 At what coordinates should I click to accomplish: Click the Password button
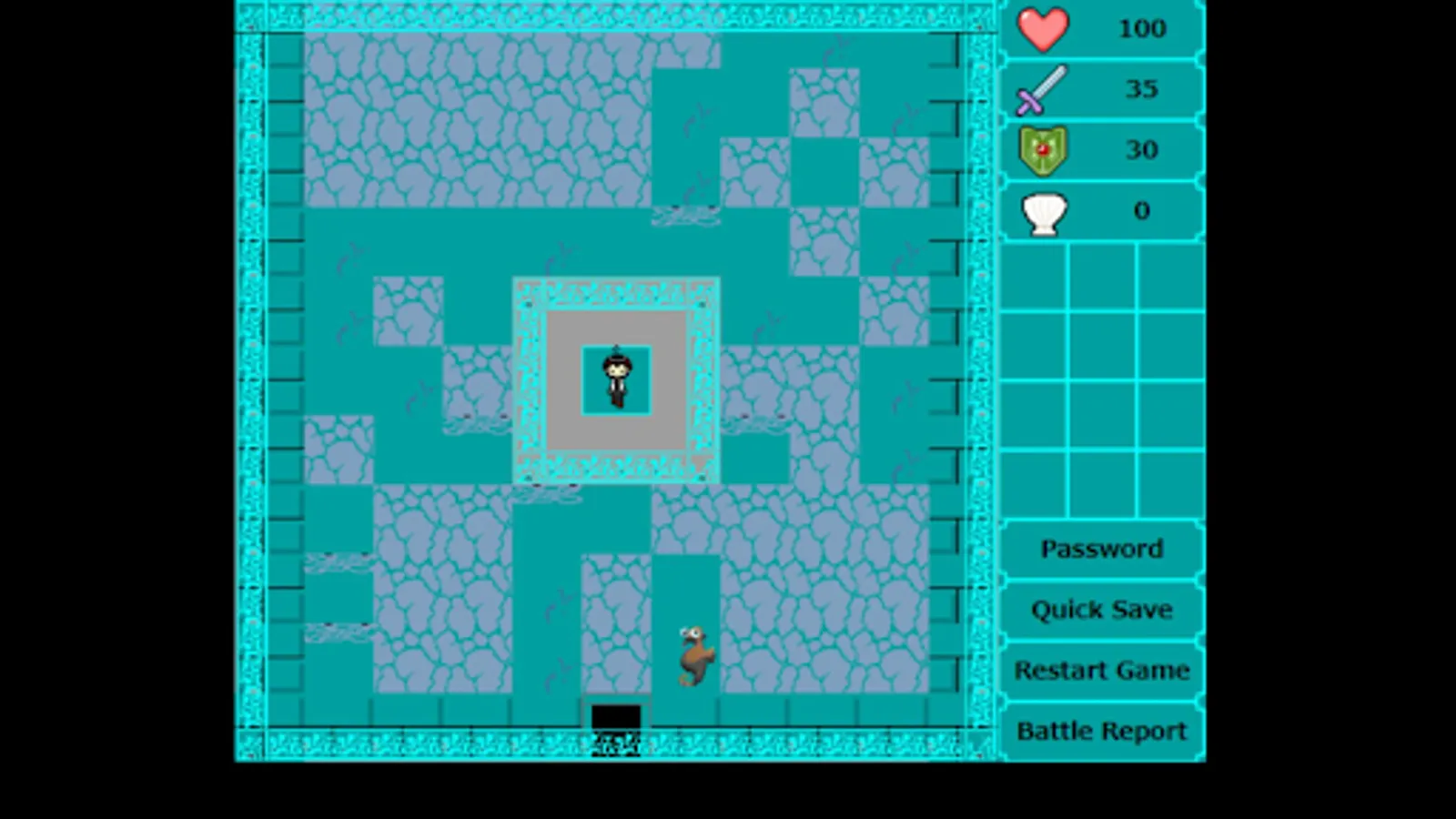[x=1101, y=548]
